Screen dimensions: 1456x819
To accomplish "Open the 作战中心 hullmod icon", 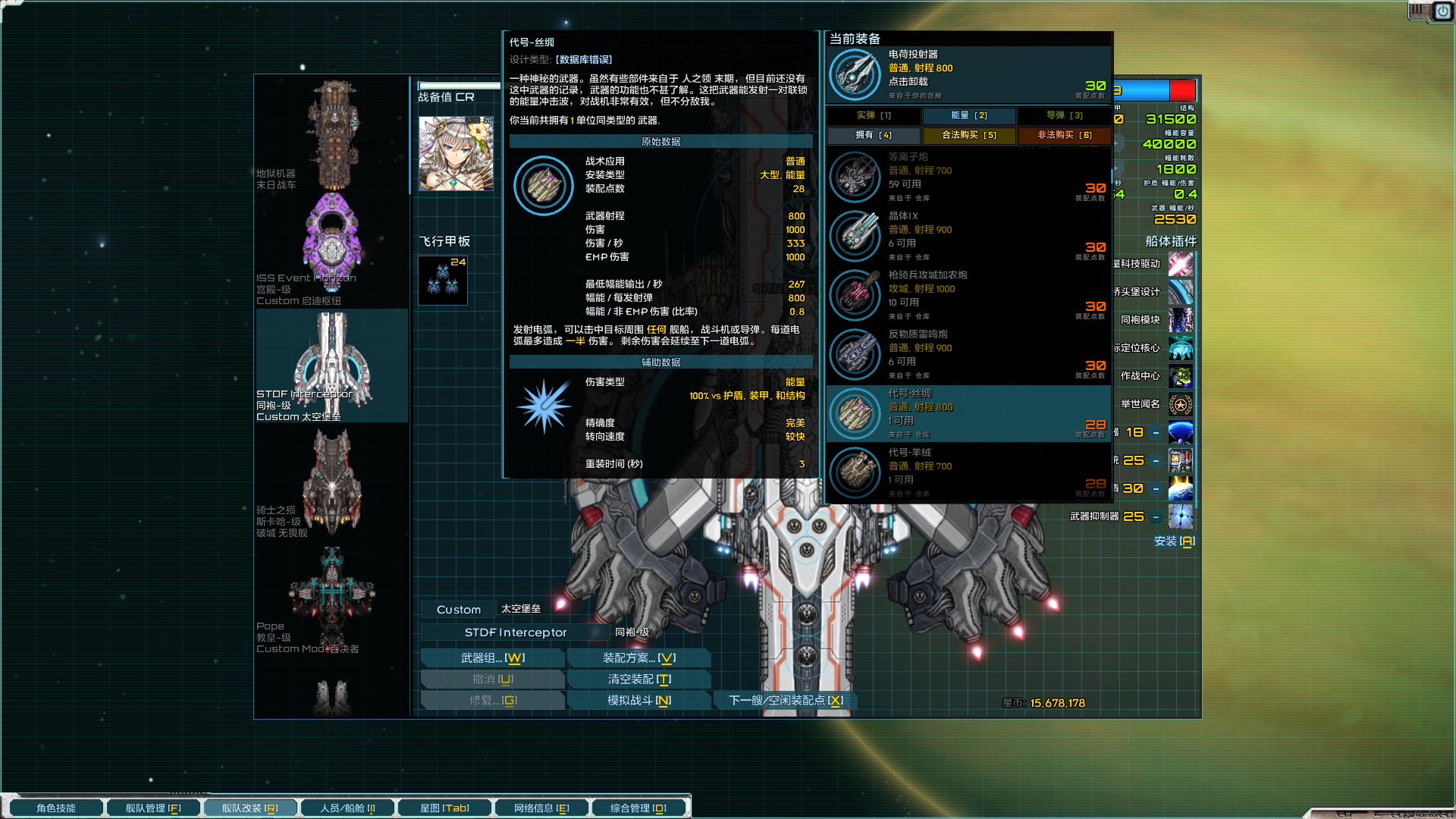I will tap(1181, 376).
